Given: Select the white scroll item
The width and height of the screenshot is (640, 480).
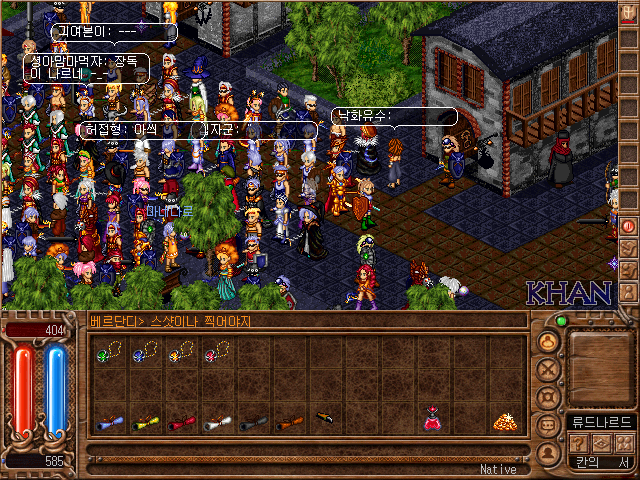Looking at the screenshot, I should click(215, 423).
